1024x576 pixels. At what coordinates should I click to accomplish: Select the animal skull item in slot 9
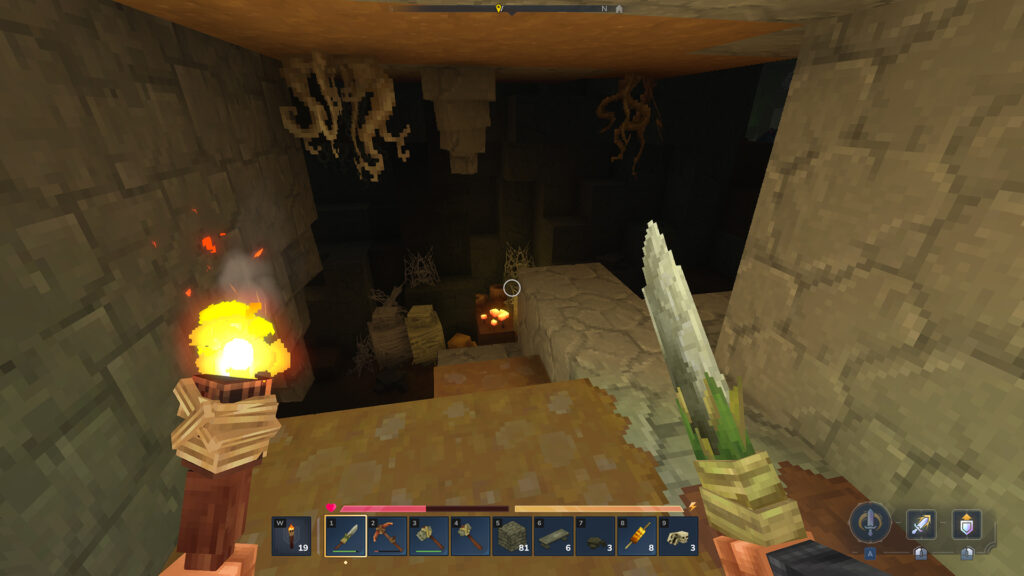pos(679,535)
